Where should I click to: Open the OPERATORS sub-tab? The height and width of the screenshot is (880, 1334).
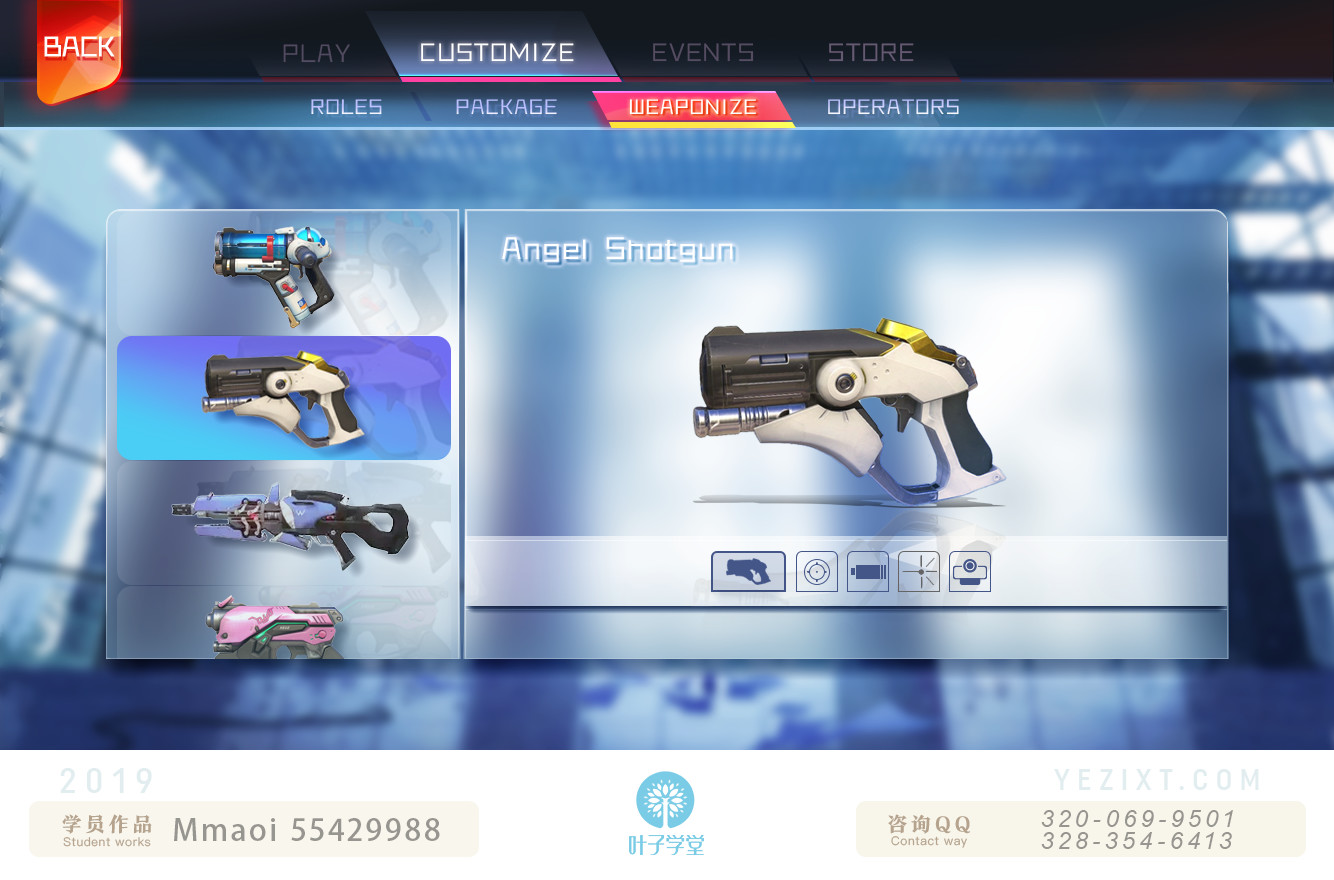[893, 107]
